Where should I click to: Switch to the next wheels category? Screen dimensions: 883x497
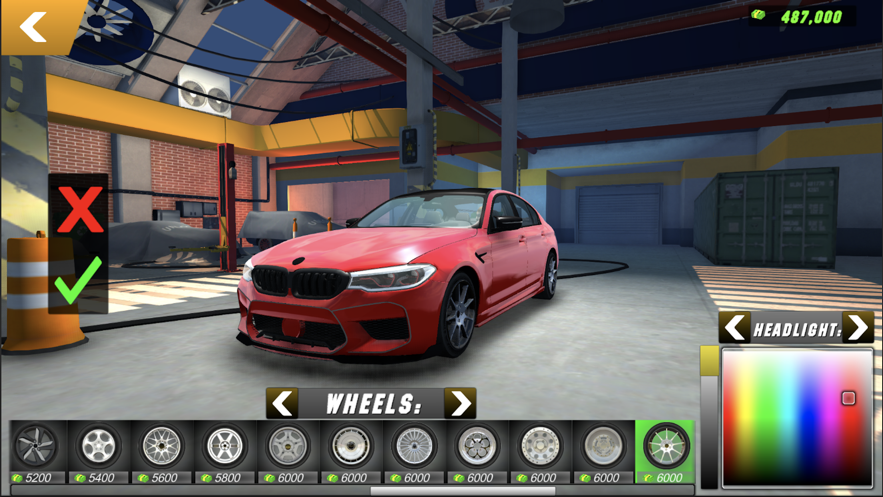pyautogui.click(x=459, y=404)
